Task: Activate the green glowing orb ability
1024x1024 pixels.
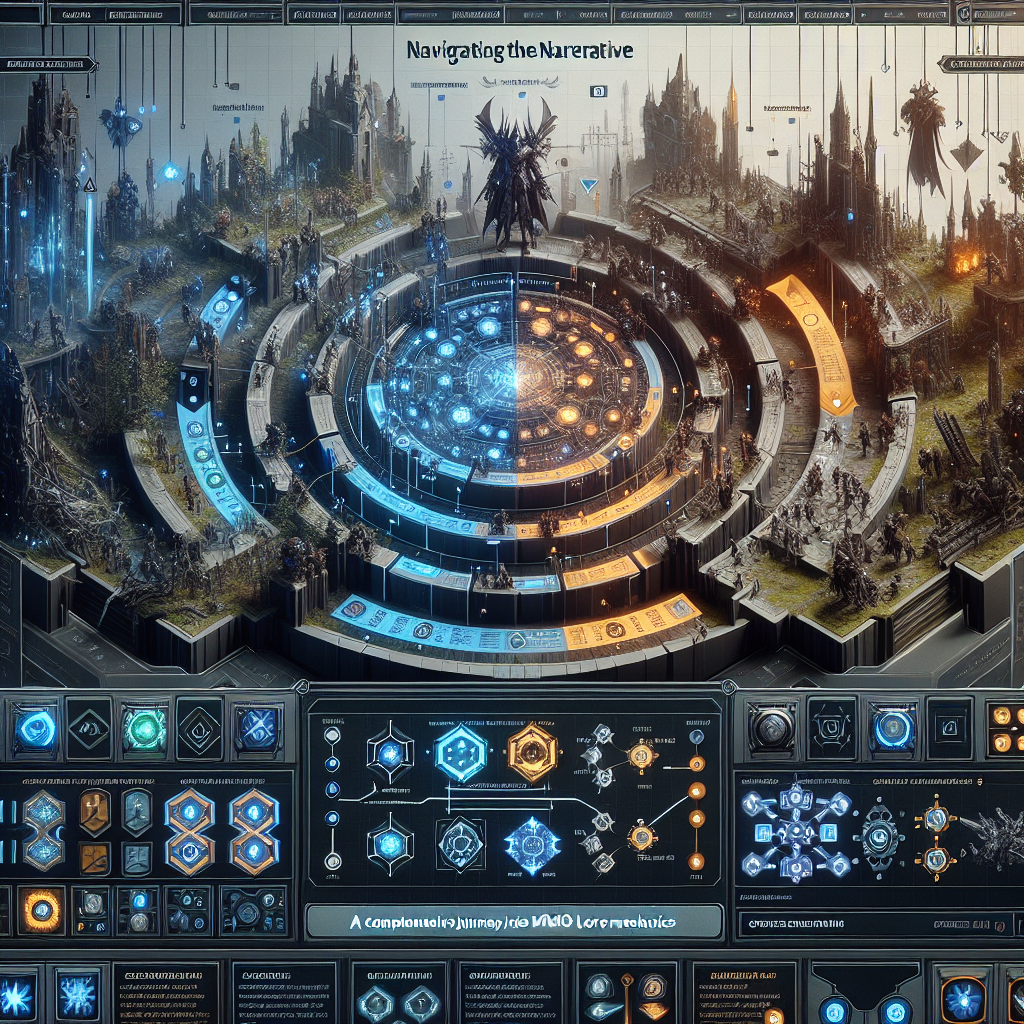Action: click(x=144, y=728)
